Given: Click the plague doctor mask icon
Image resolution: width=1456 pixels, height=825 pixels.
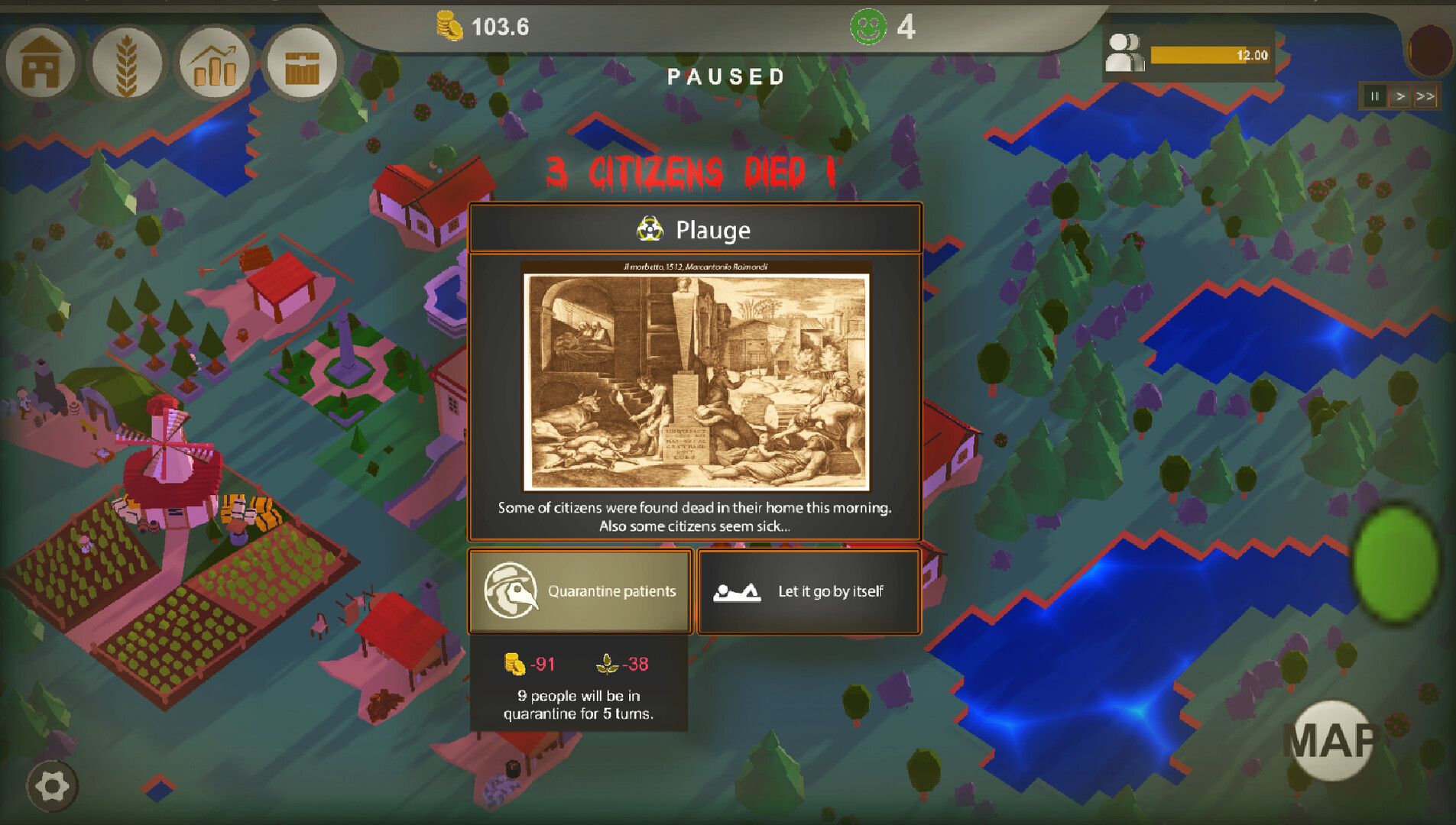Looking at the screenshot, I should (511, 590).
